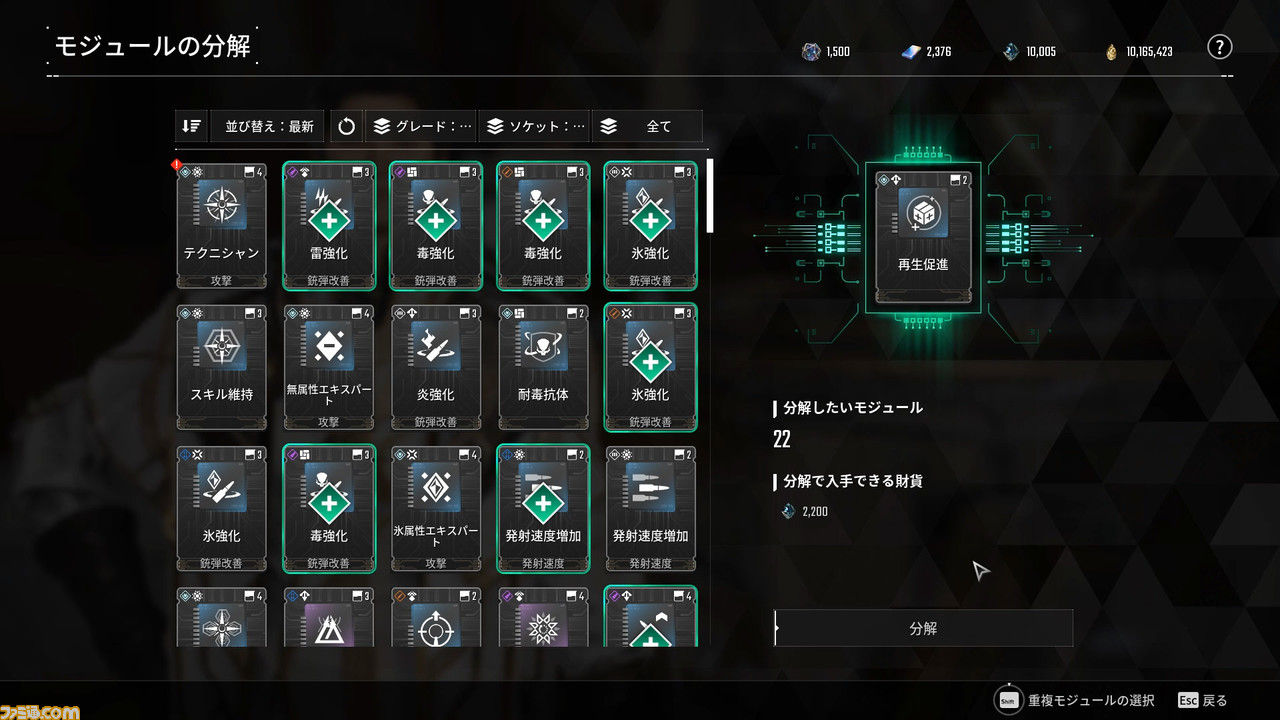Toggle the sort order arrow icon
This screenshot has height=720, width=1280.
pos(192,127)
